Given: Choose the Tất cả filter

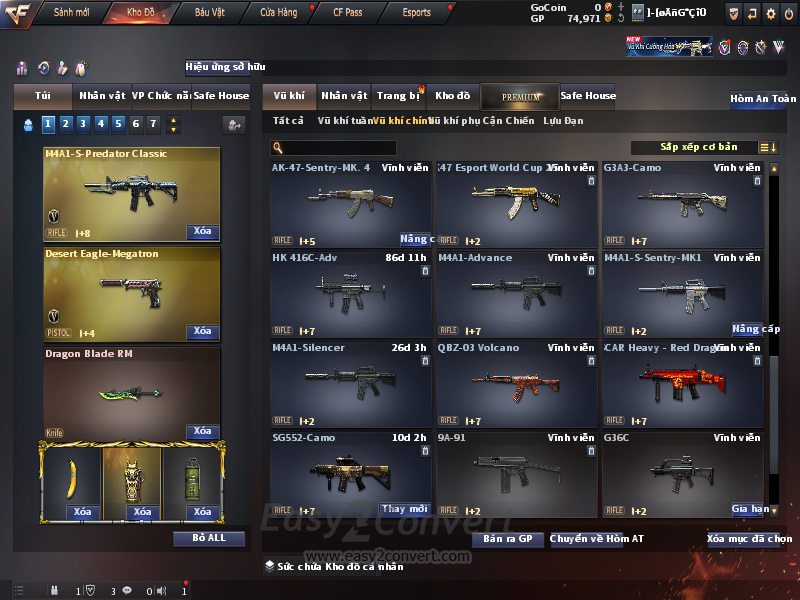Looking at the screenshot, I should [288, 121].
